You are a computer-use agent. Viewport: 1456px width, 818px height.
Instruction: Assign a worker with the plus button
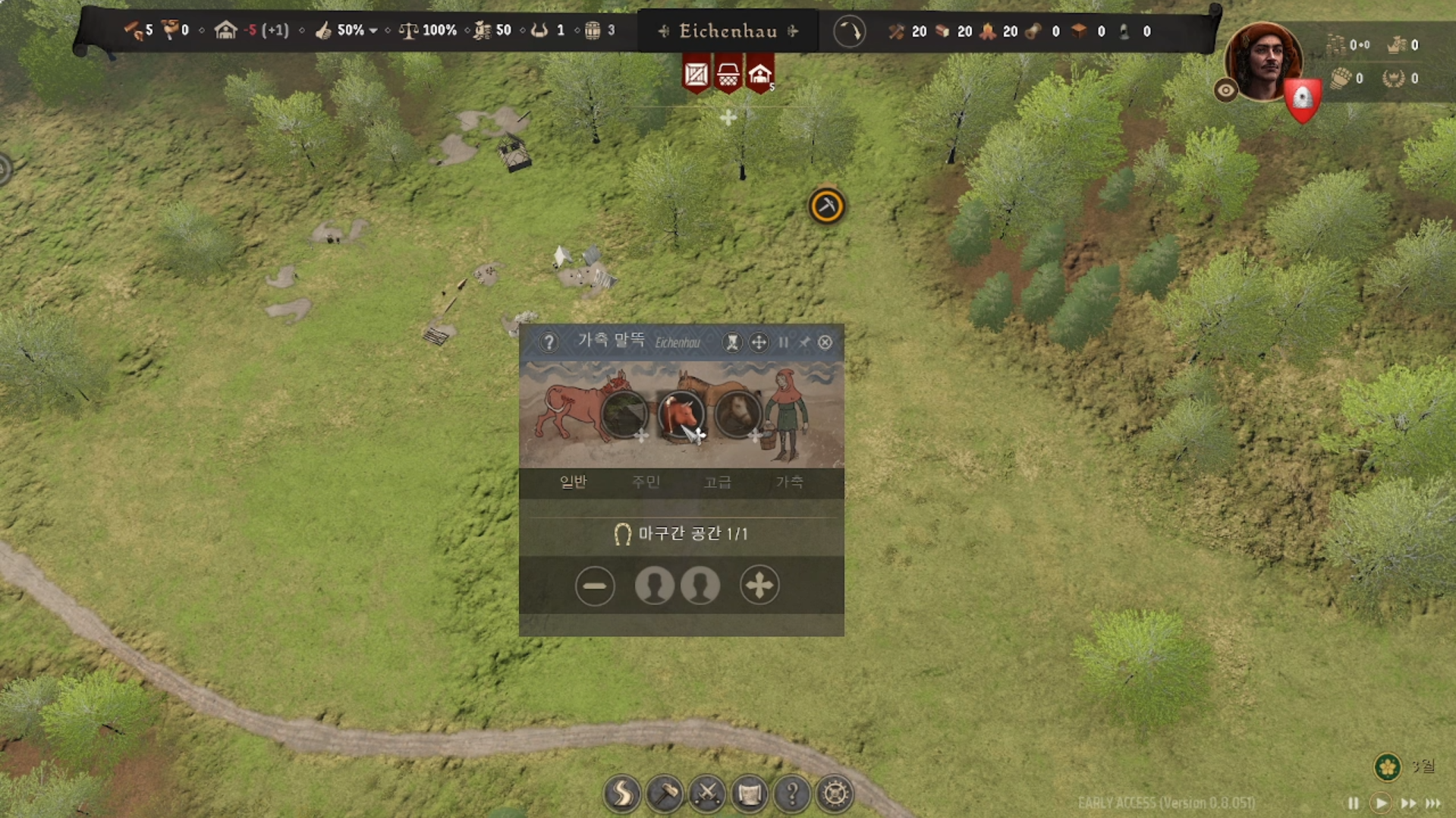click(759, 586)
